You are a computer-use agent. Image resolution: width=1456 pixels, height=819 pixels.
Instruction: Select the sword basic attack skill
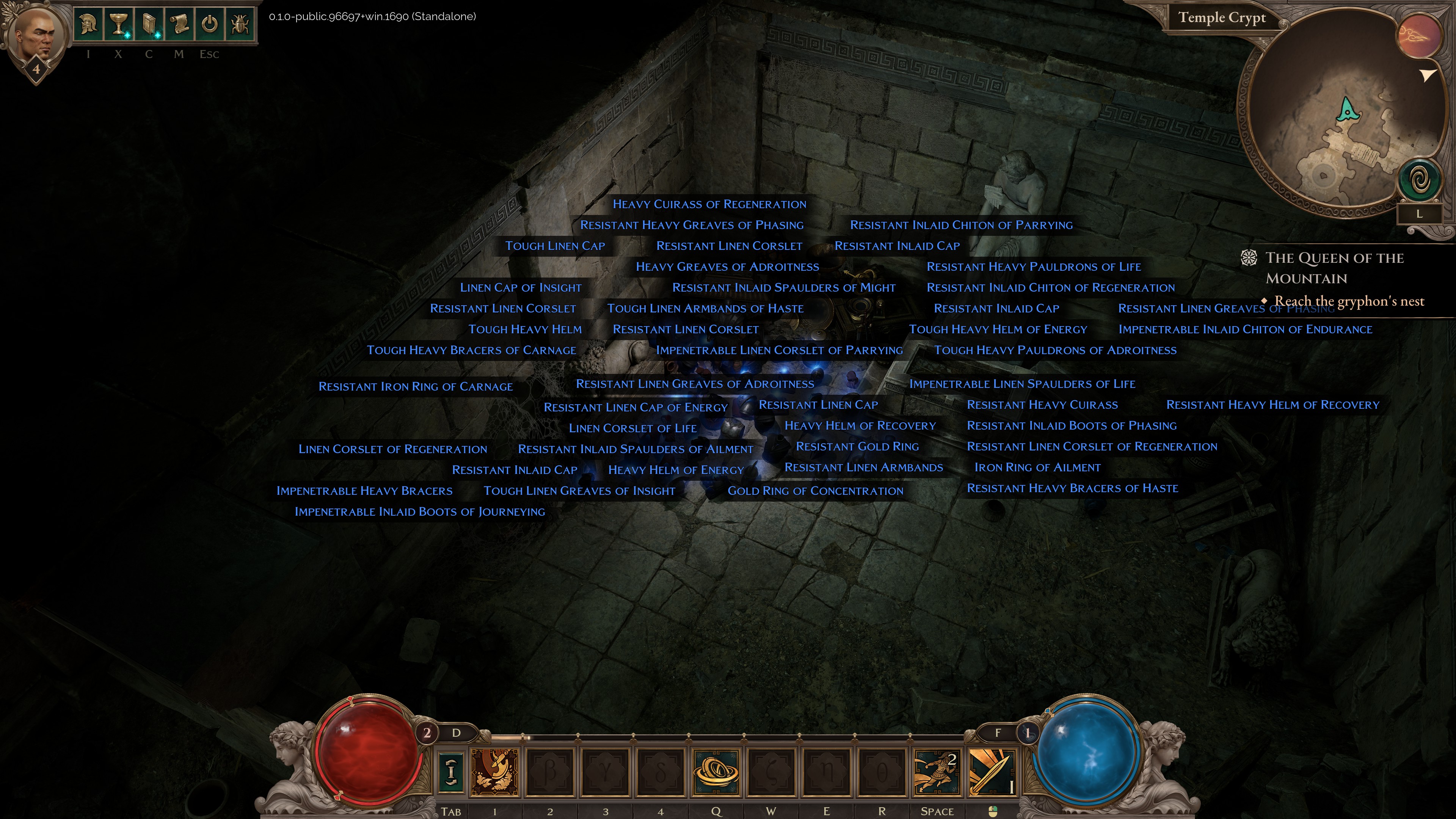pos(992,771)
